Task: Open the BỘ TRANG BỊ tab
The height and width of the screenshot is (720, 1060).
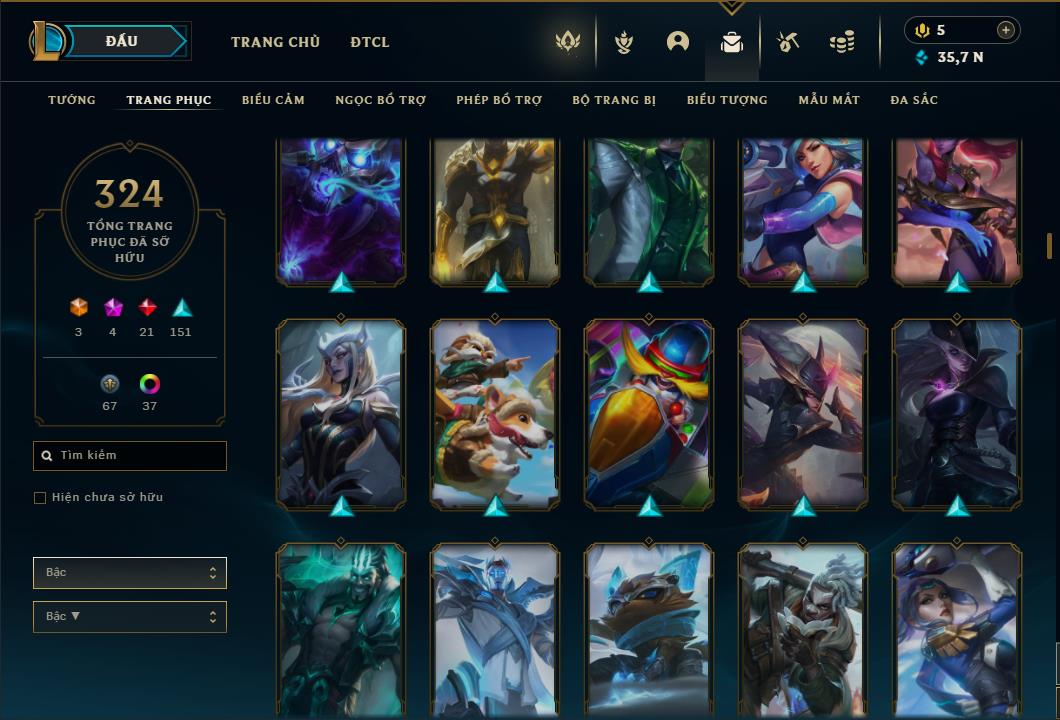Action: click(614, 100)
